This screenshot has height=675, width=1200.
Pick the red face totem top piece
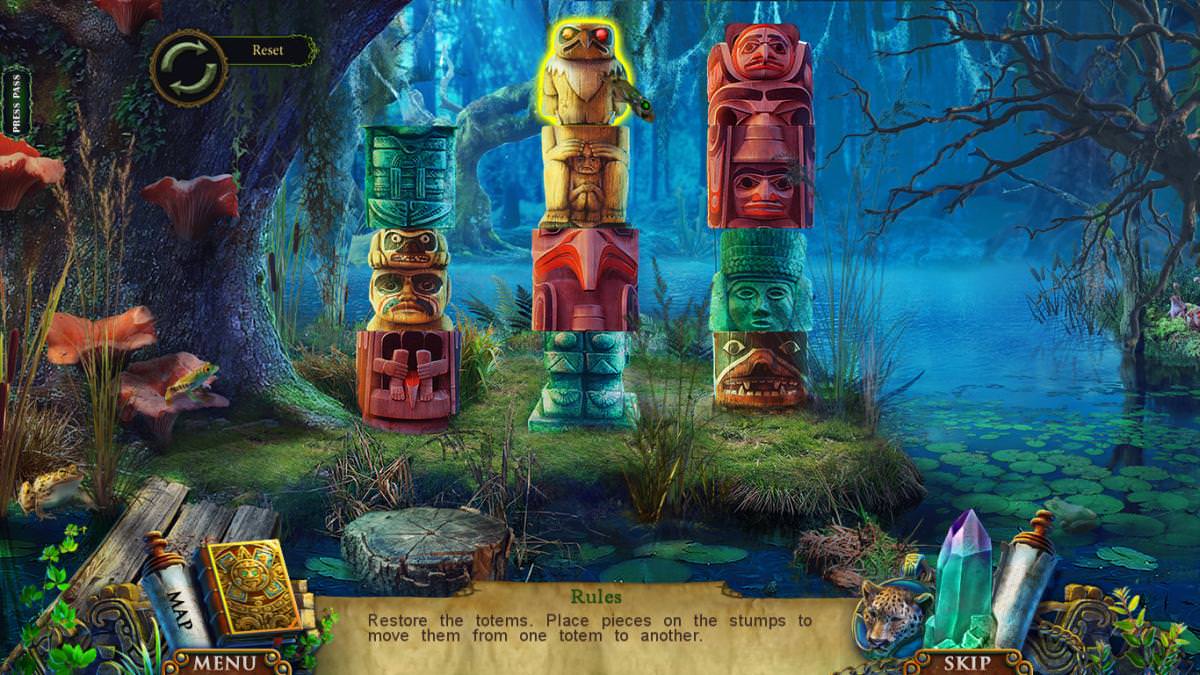(x=760, y=75)
